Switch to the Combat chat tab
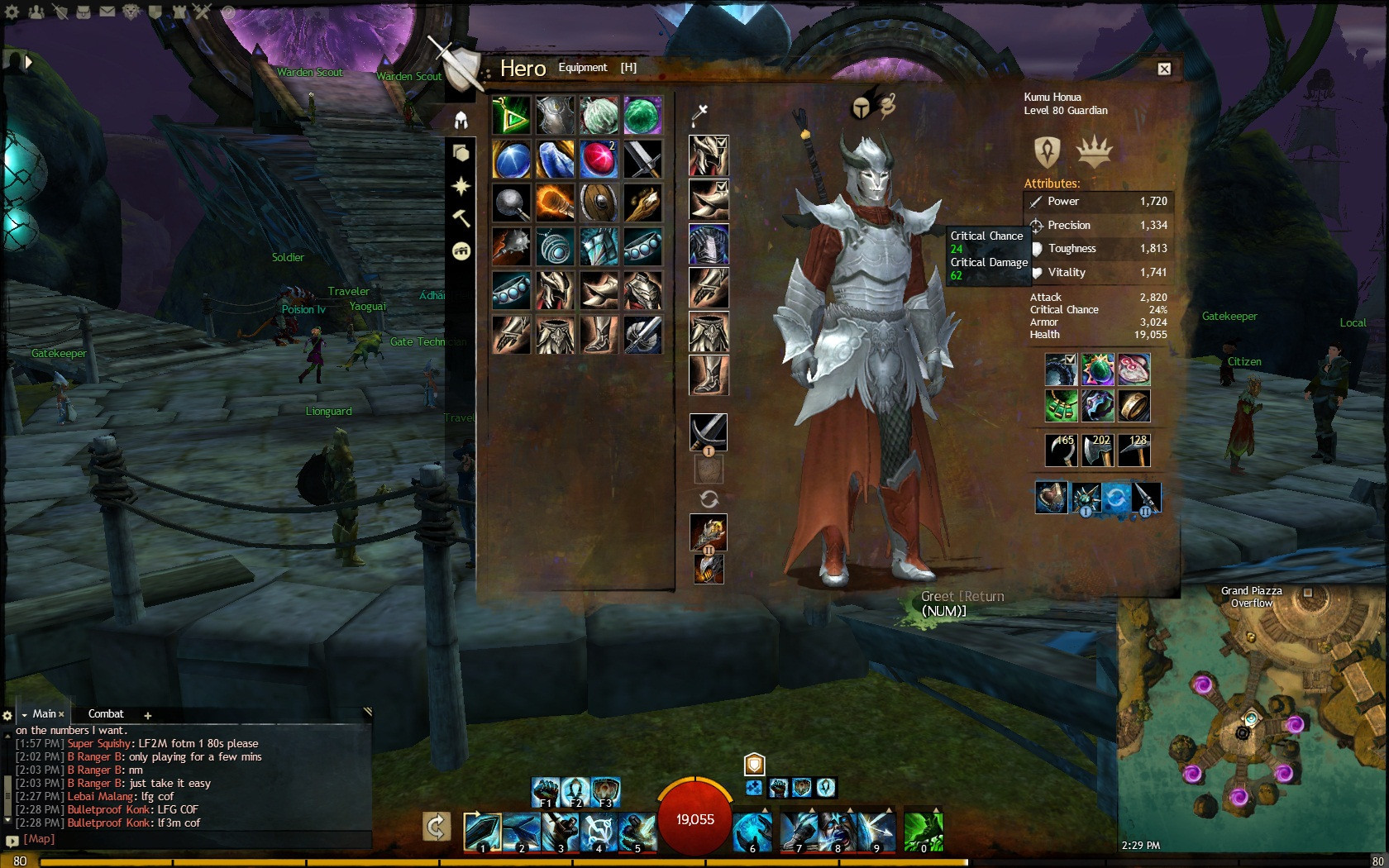 [x=106, y=713]
